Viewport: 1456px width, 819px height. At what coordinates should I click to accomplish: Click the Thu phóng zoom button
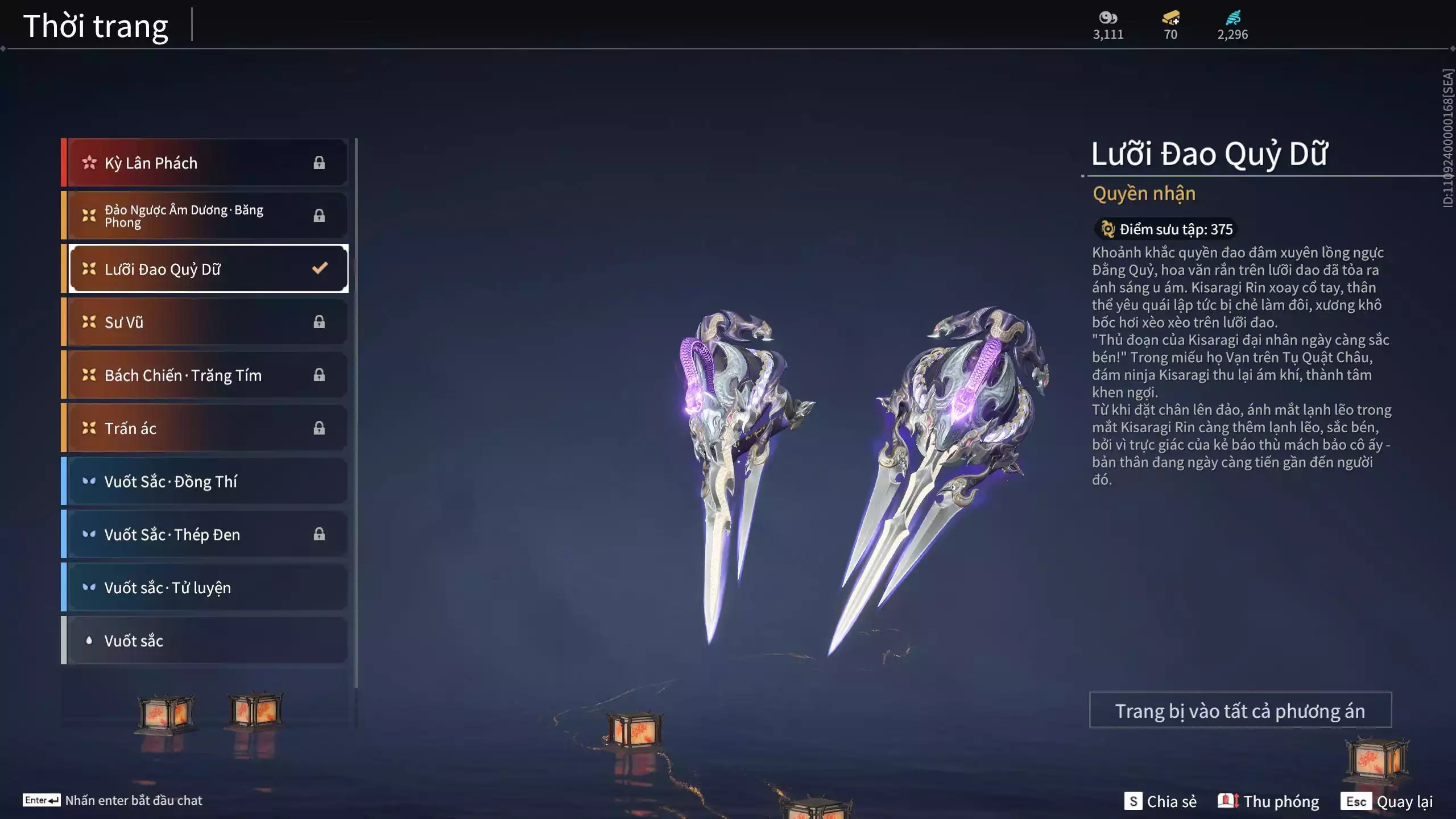pyautogui.click(x=1268, y=801)
